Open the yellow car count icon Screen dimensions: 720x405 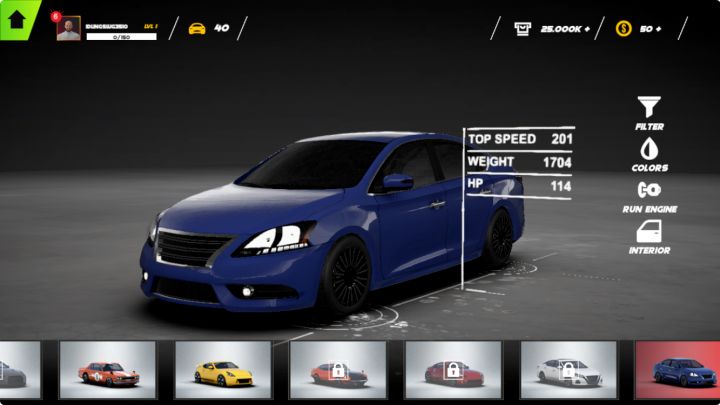pyautogui.click(x=197, y=28)
